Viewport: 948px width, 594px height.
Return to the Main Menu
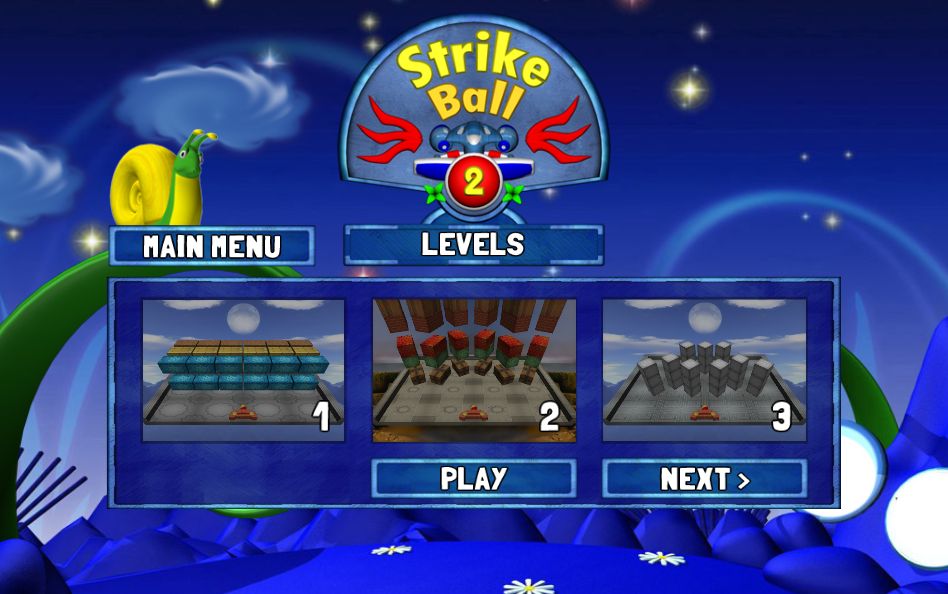(x=212, y=246)
